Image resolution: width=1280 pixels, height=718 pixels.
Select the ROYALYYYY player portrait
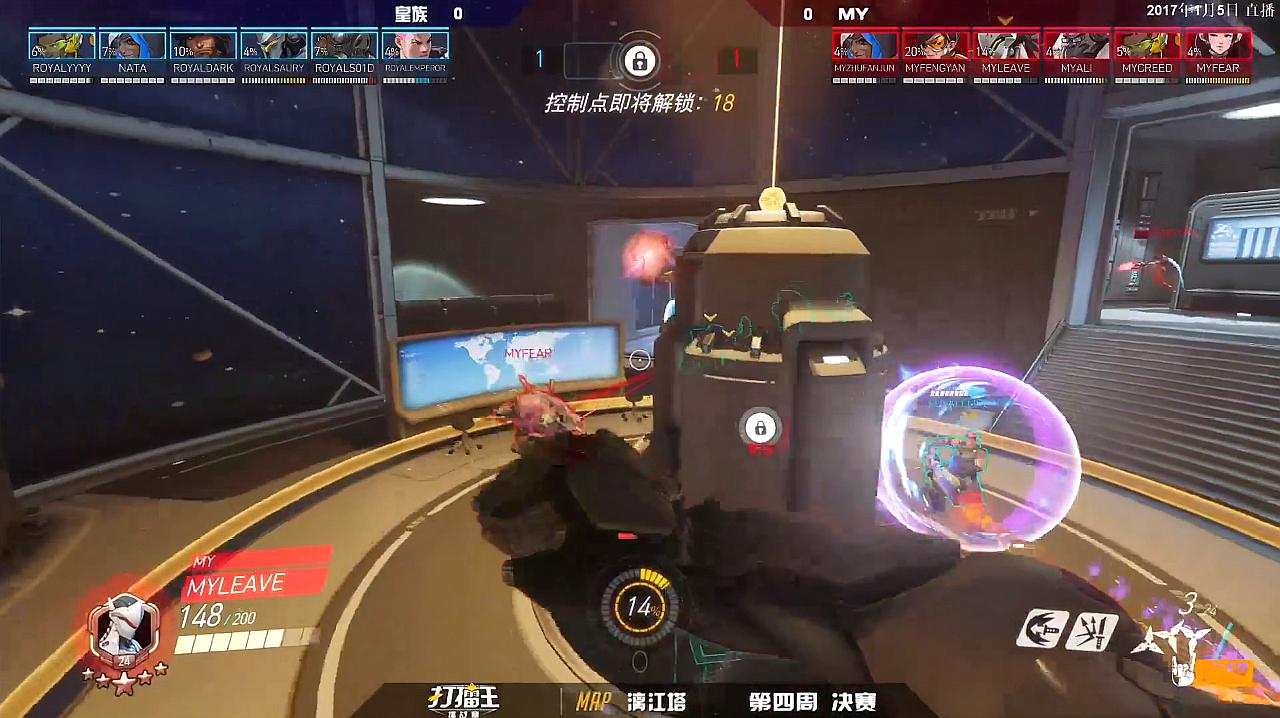tap(62, 46)
